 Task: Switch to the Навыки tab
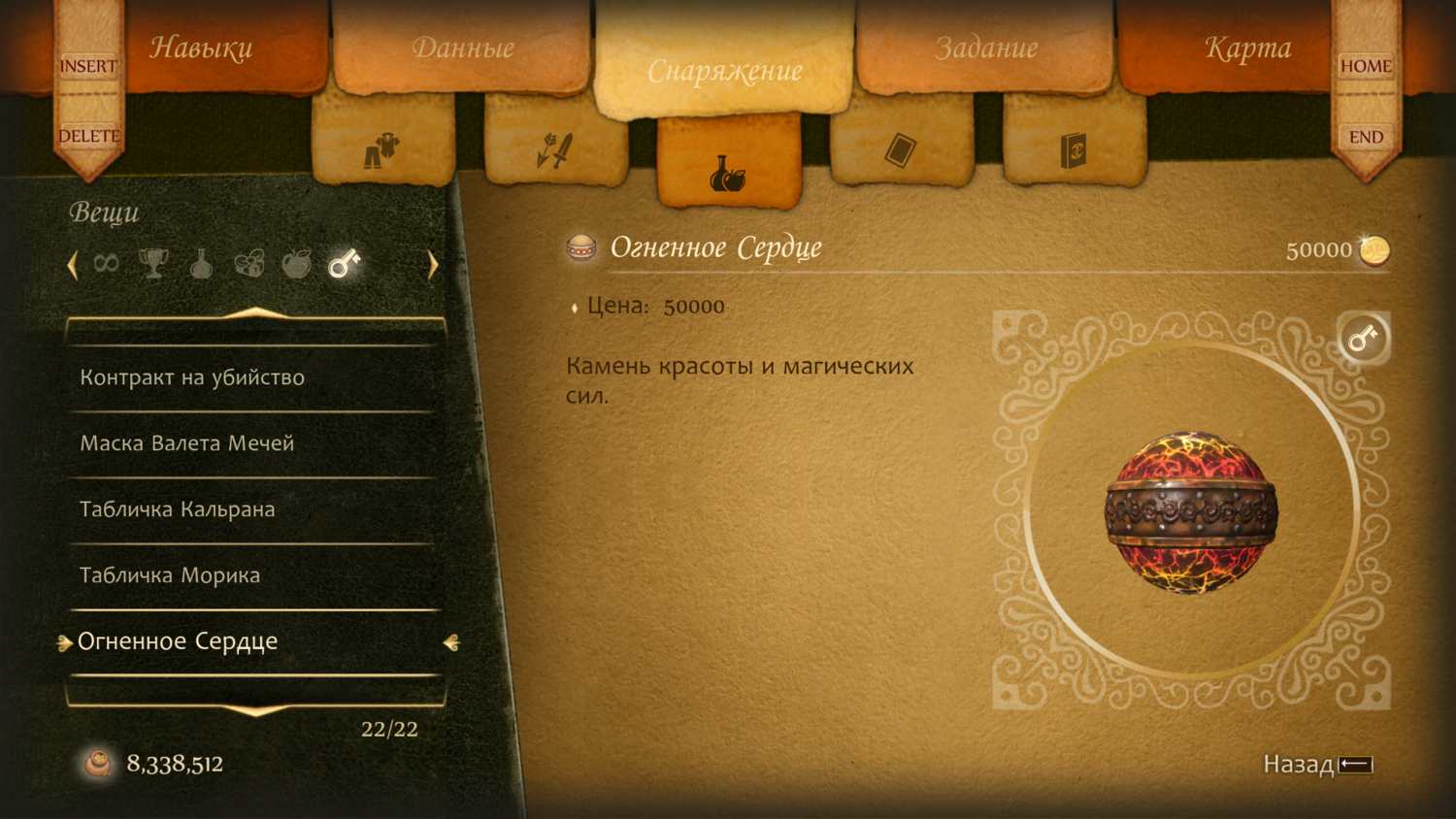click(202, 49)
